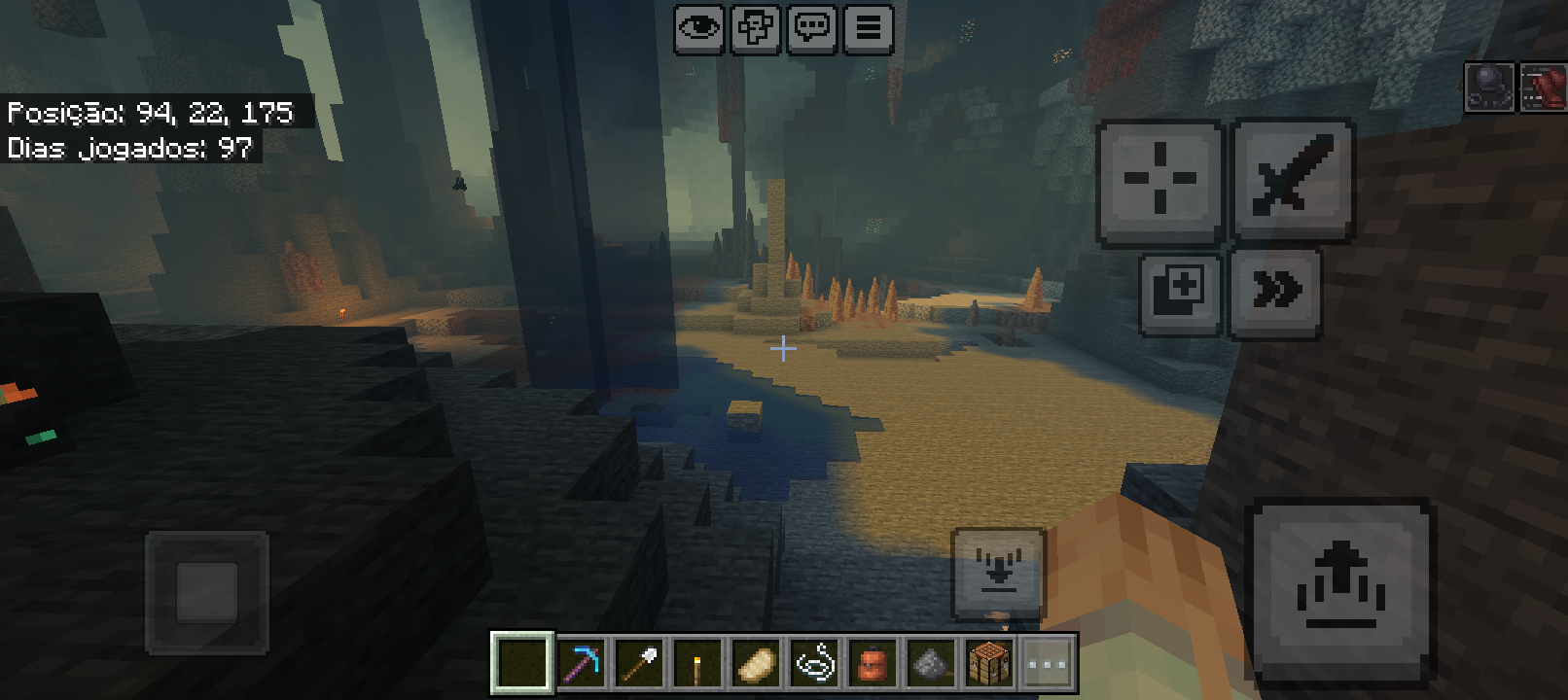This screenshot has width=1568, height=700.
Task: Open the pause menu button
Action: (x=869, y=28)
